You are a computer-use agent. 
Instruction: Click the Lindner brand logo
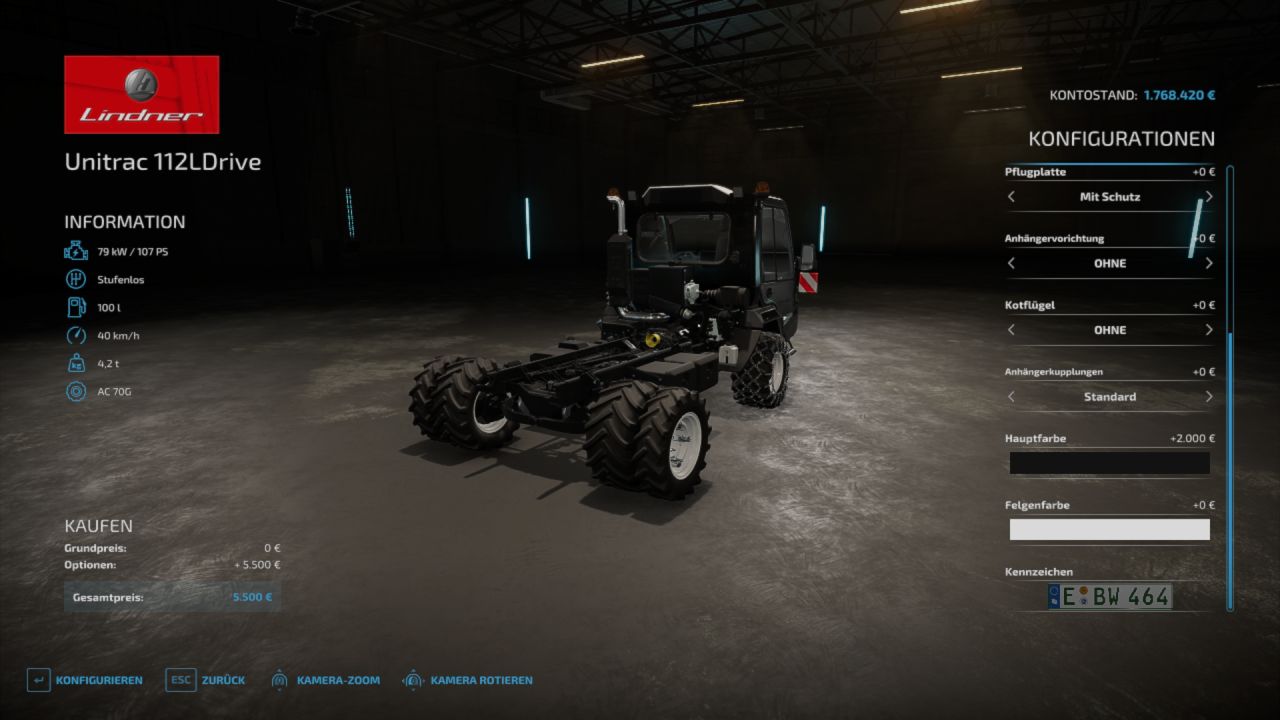click(x=141, y=93)
